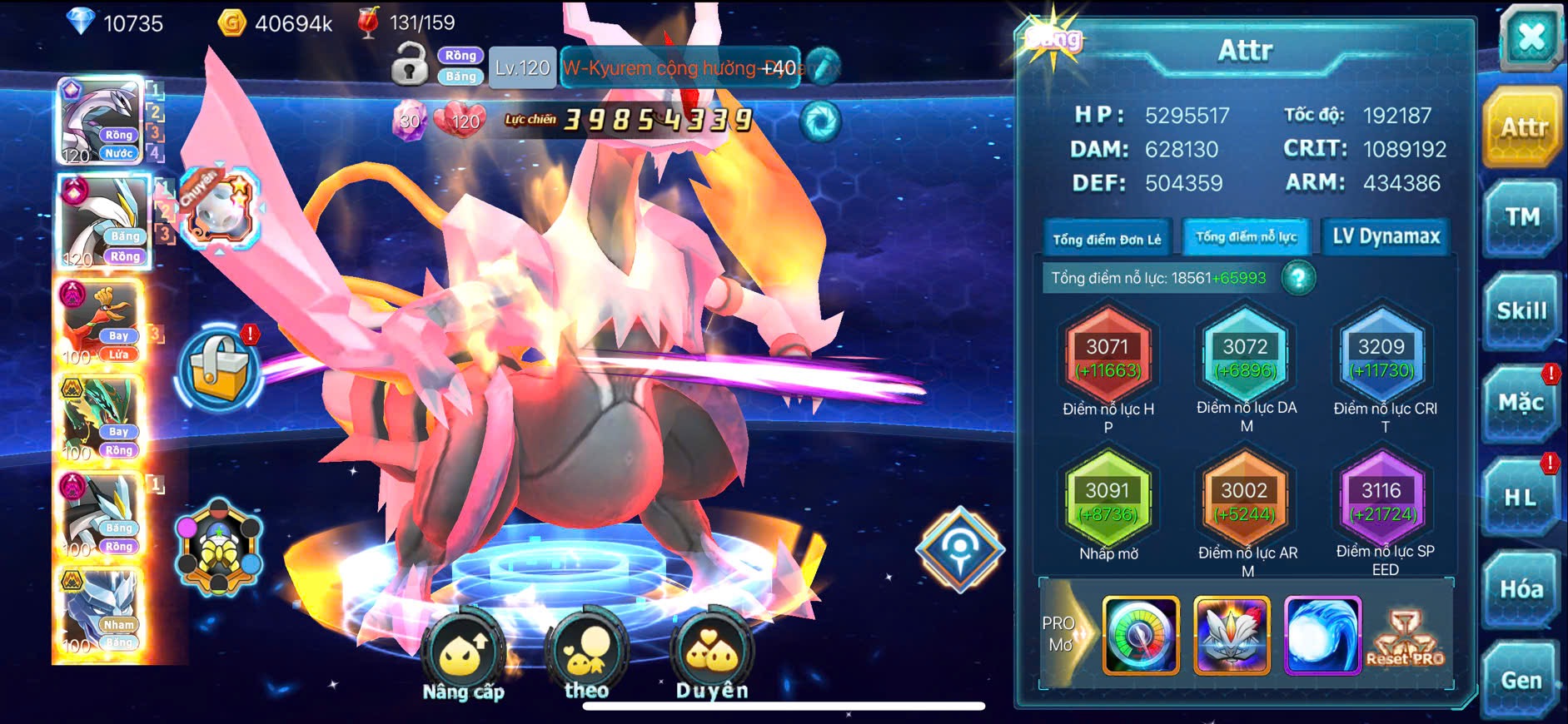Viewport: 1568px width, 724px height.
Task: Select the Nham Băng team portrait
Action: click(100, 612)
